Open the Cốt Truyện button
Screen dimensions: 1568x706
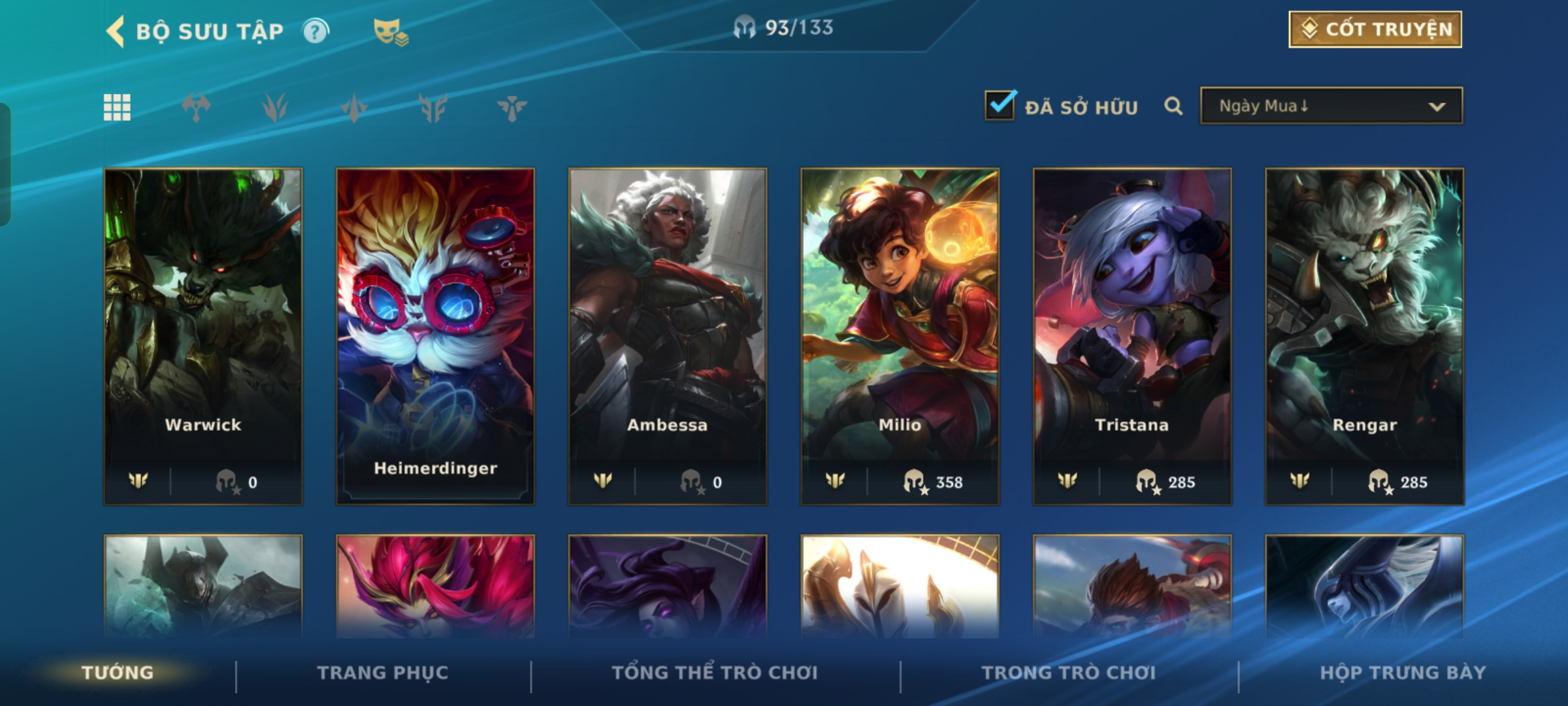pyautogui.click(x=1375, y=29)
